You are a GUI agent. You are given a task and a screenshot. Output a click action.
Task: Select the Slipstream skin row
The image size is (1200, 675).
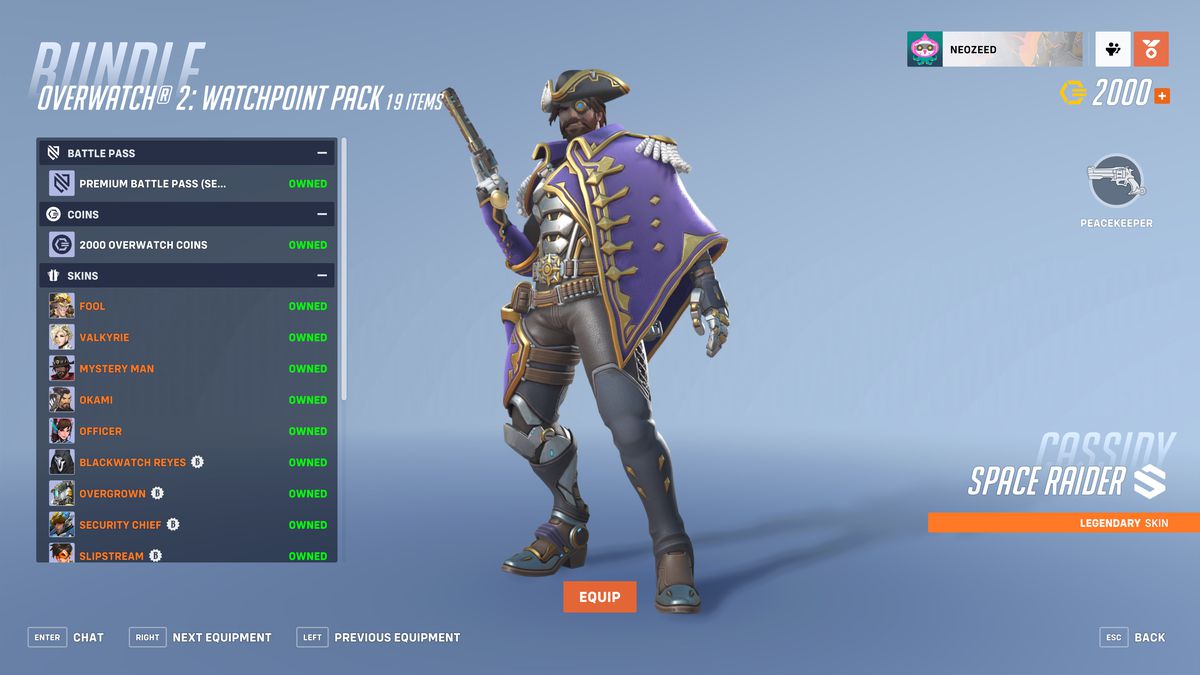(187, 553)
